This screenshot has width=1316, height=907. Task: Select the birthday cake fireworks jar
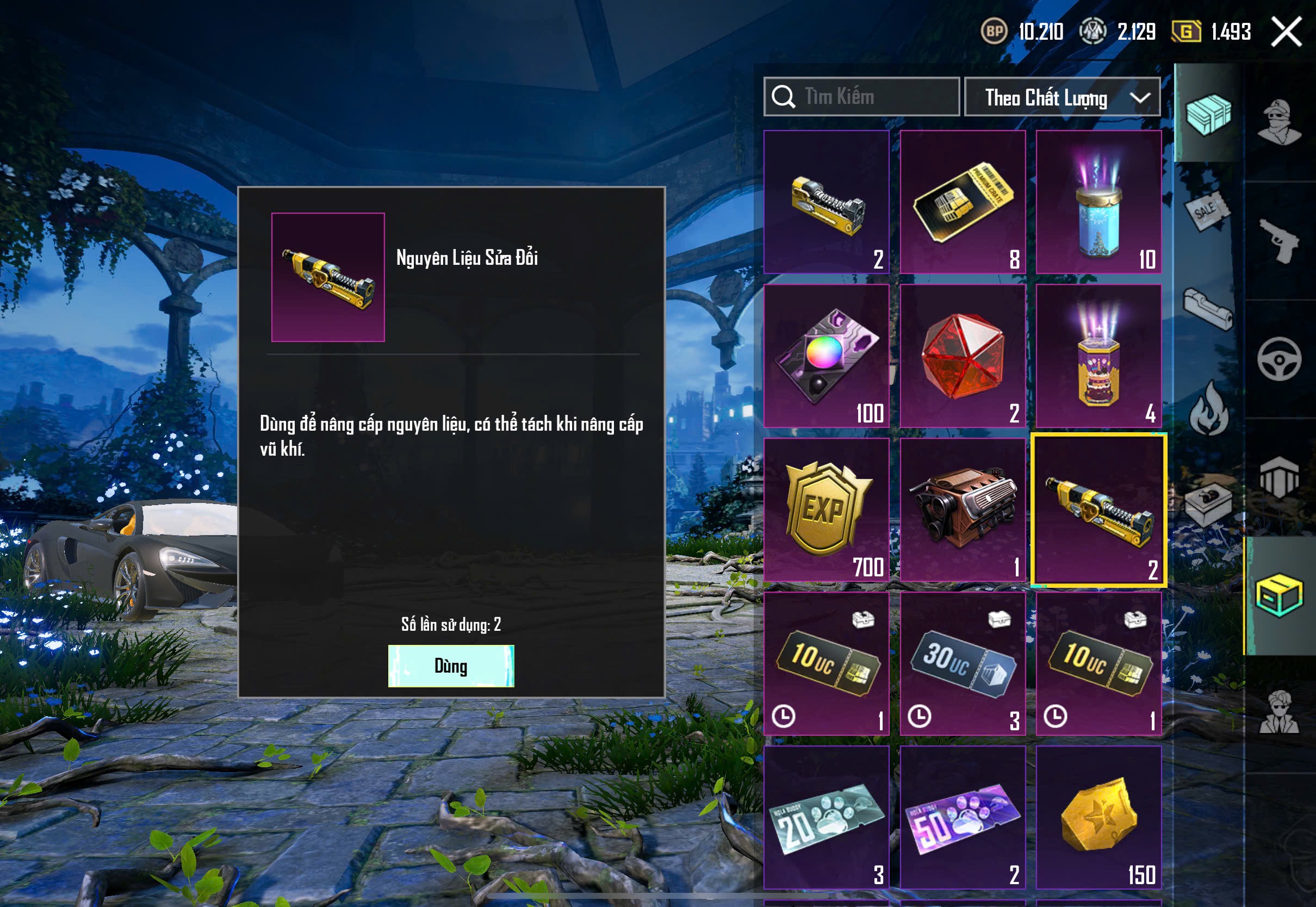[1098, 356]
